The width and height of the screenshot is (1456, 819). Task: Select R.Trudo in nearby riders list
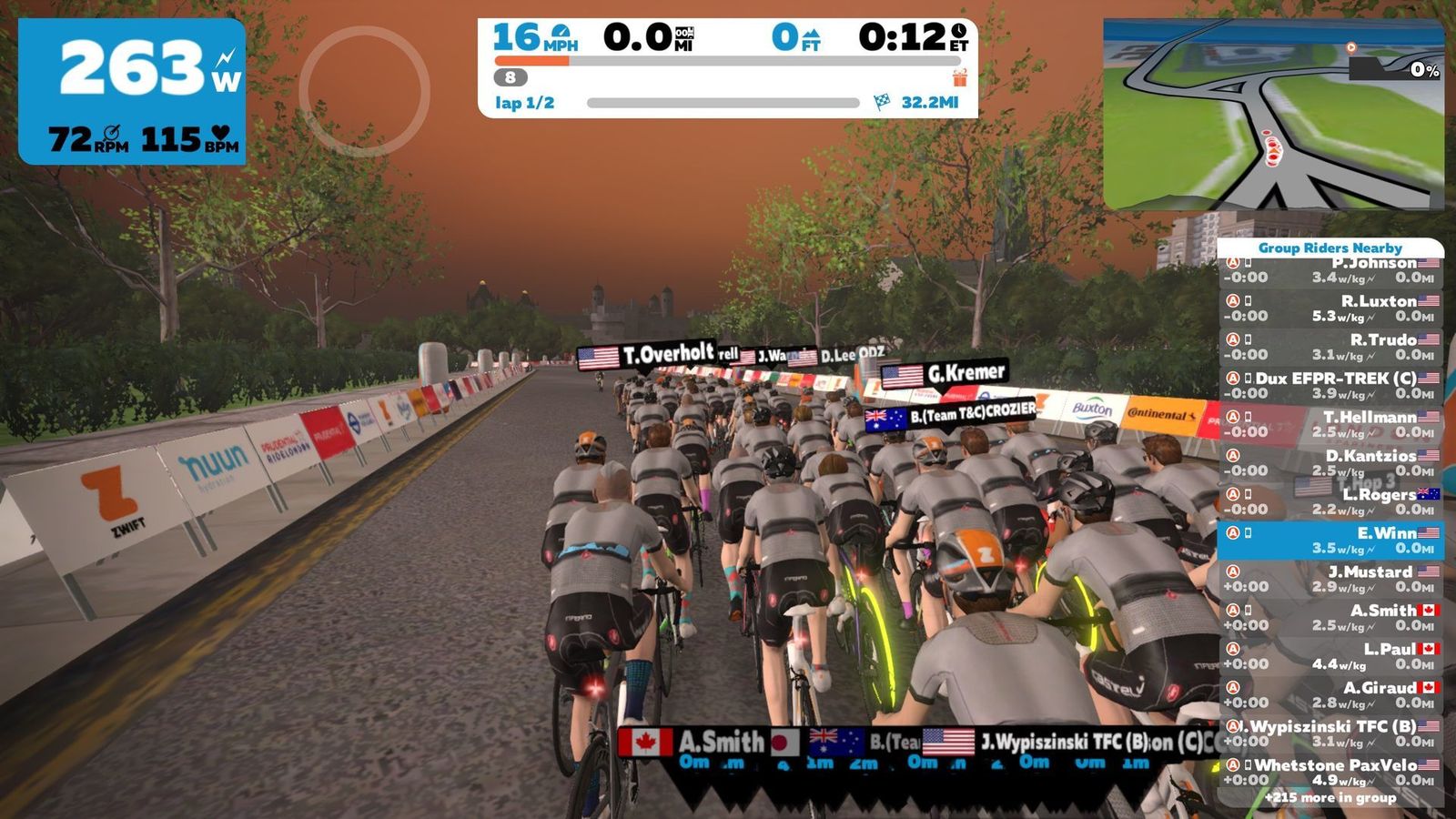[x=1330, y=347]
